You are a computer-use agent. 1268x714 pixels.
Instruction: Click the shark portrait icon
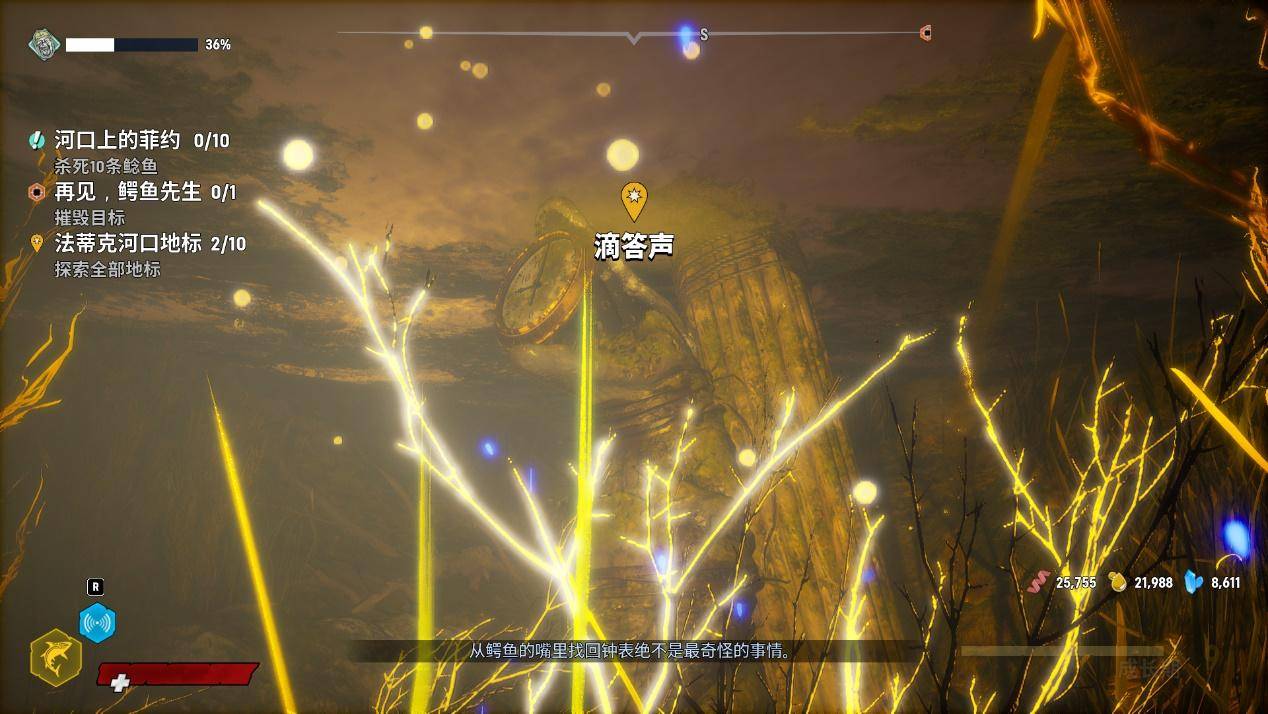pos(44,44)
